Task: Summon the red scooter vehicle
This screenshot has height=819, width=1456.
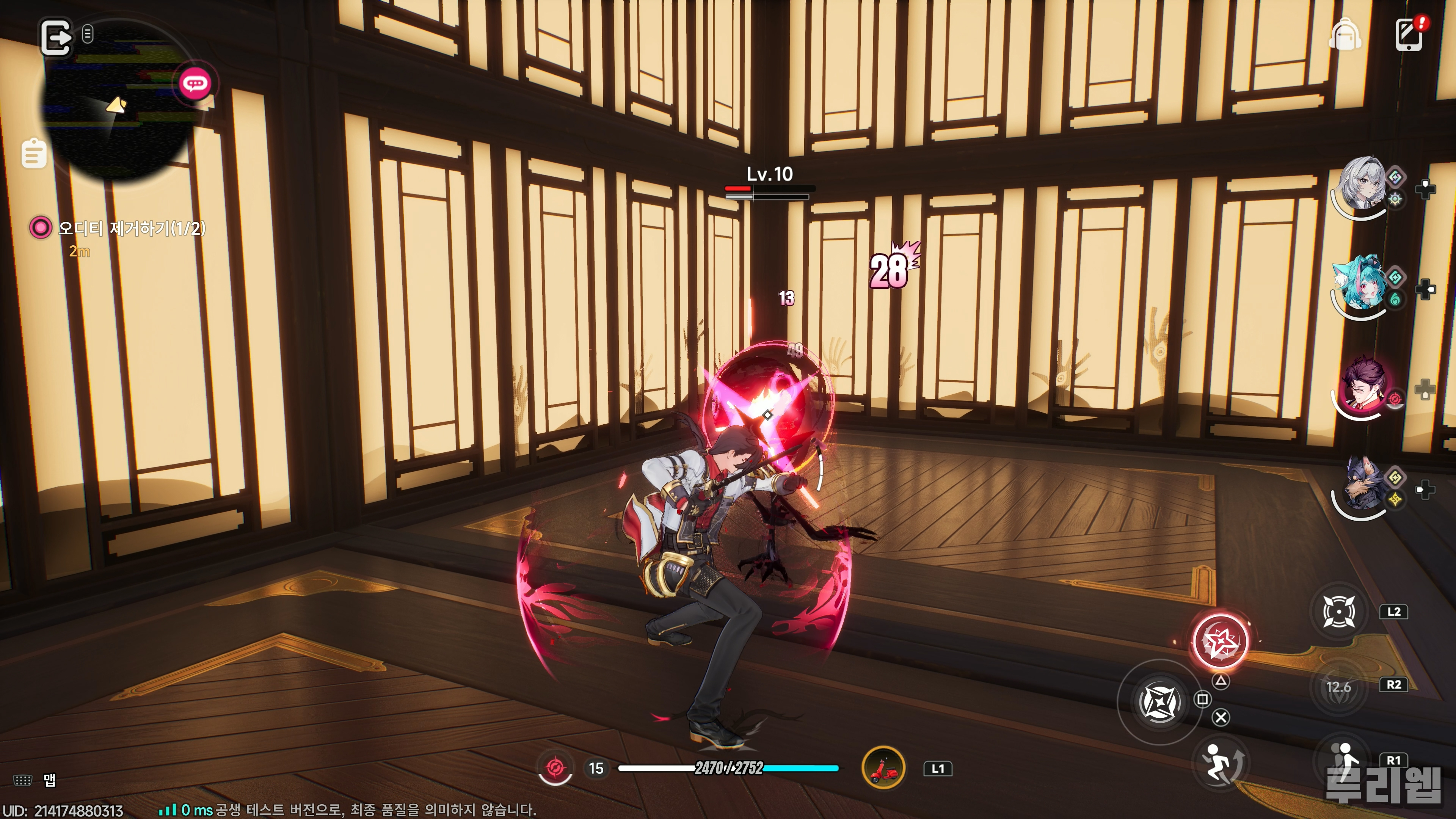Action: (883, 768)
